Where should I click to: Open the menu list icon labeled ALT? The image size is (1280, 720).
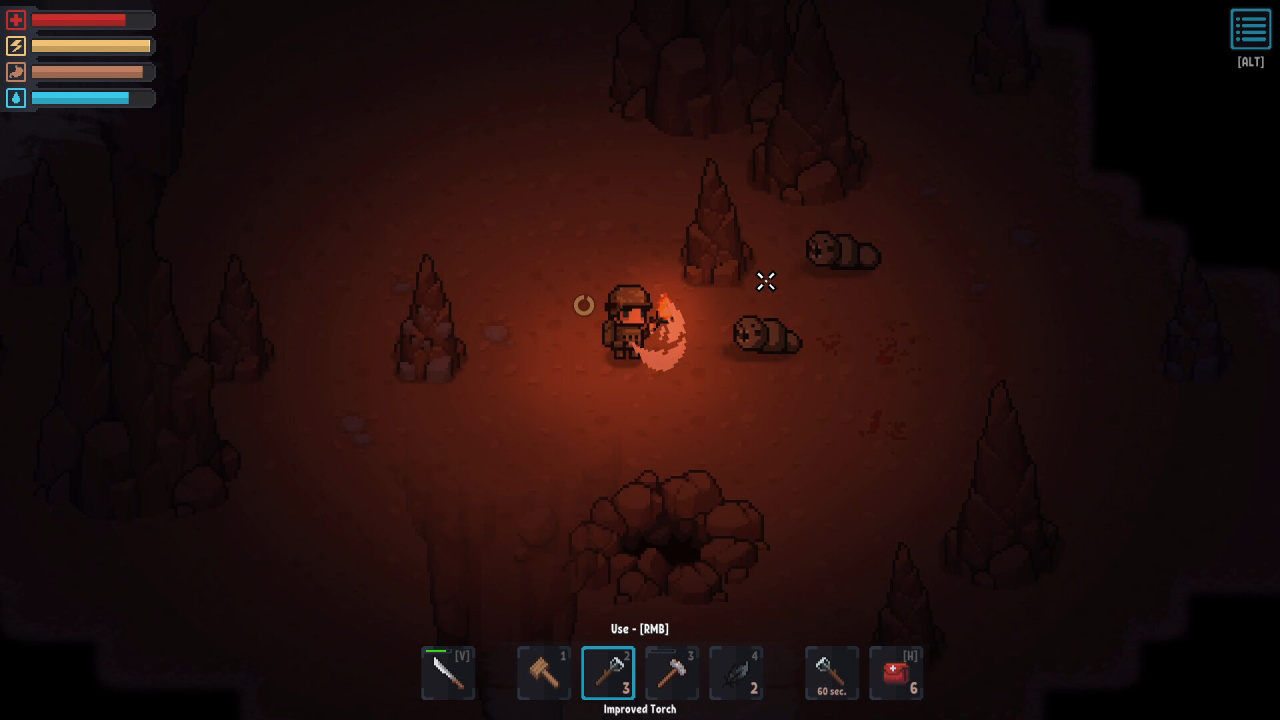click(x=1250, y=30)
